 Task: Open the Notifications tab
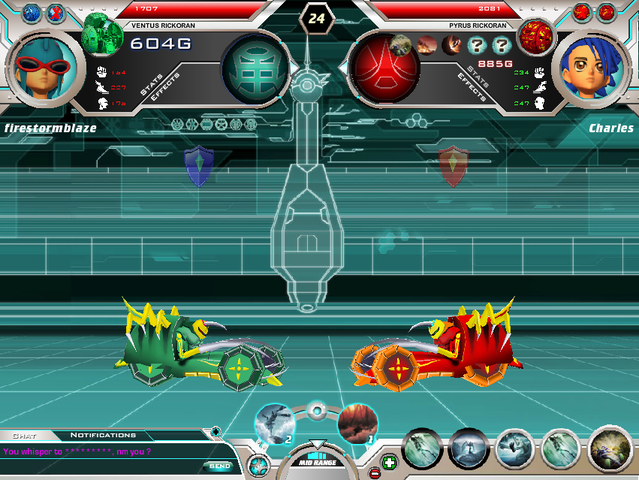point(103,436)
